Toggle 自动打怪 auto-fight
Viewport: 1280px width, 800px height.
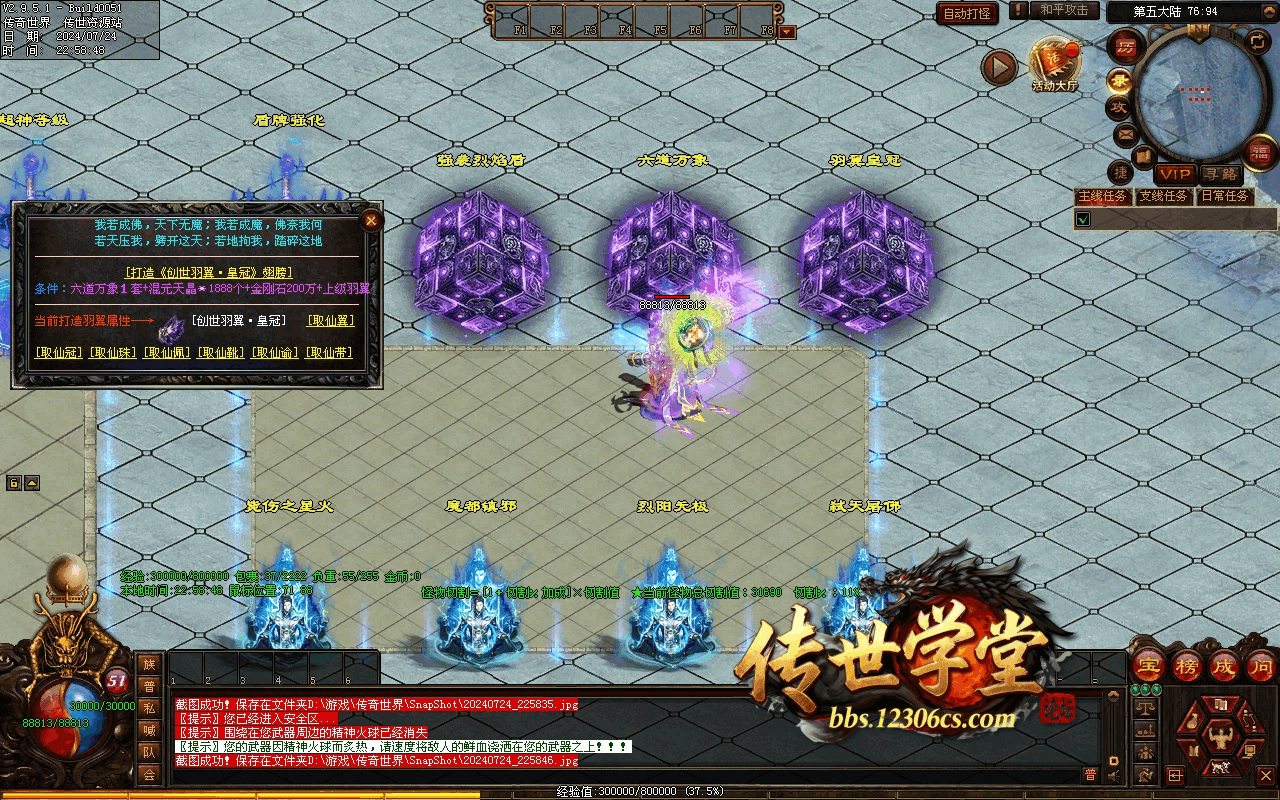click(967, 13)
